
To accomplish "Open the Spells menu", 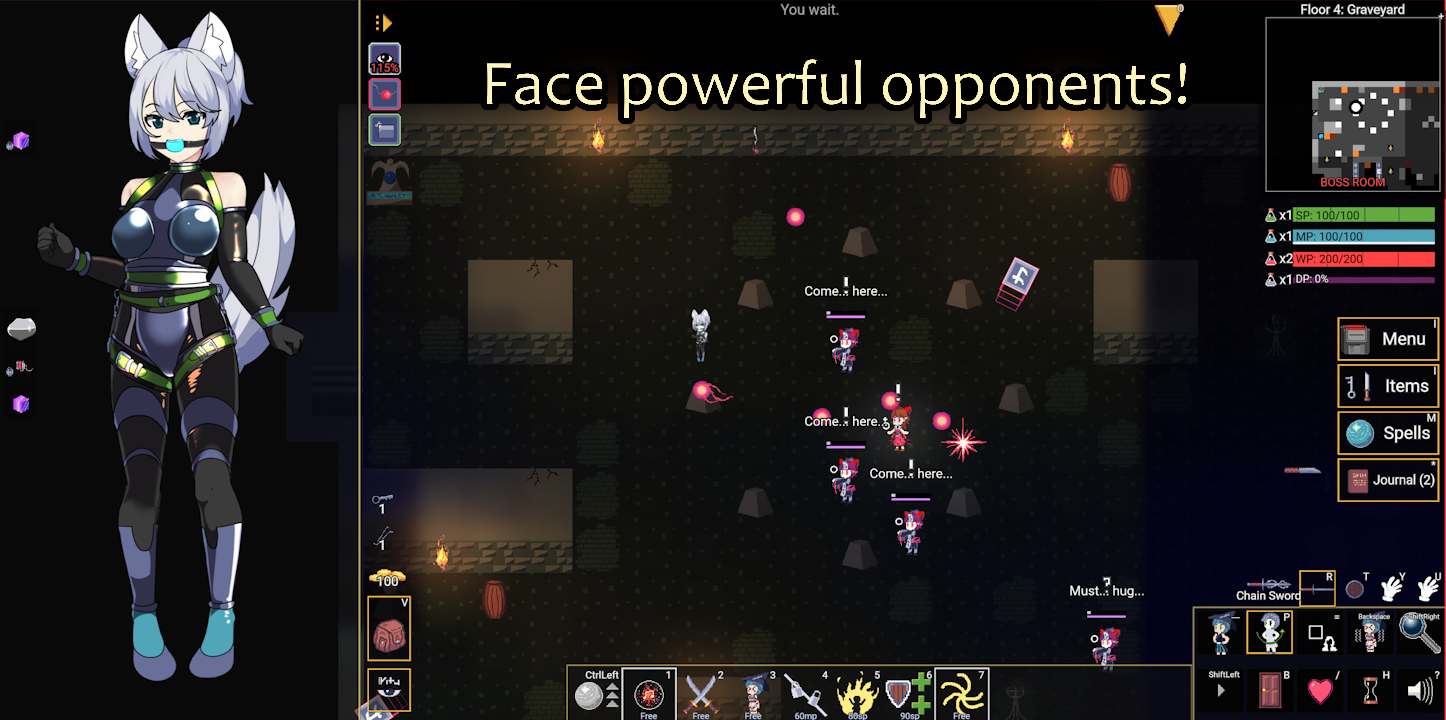I will pyautogui.click(x=1388, y=433).
